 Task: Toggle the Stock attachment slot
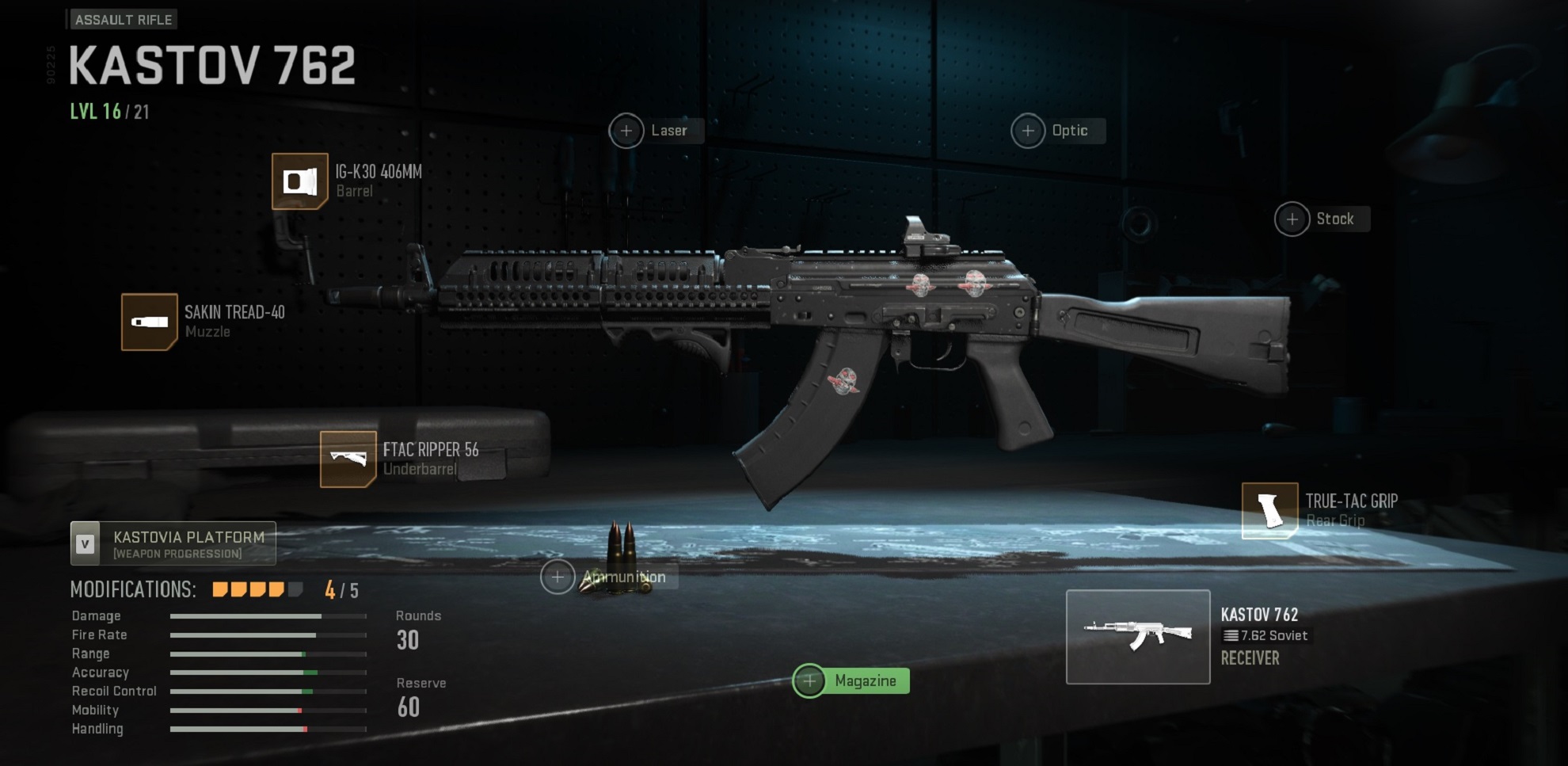[x=1292, y=219]
